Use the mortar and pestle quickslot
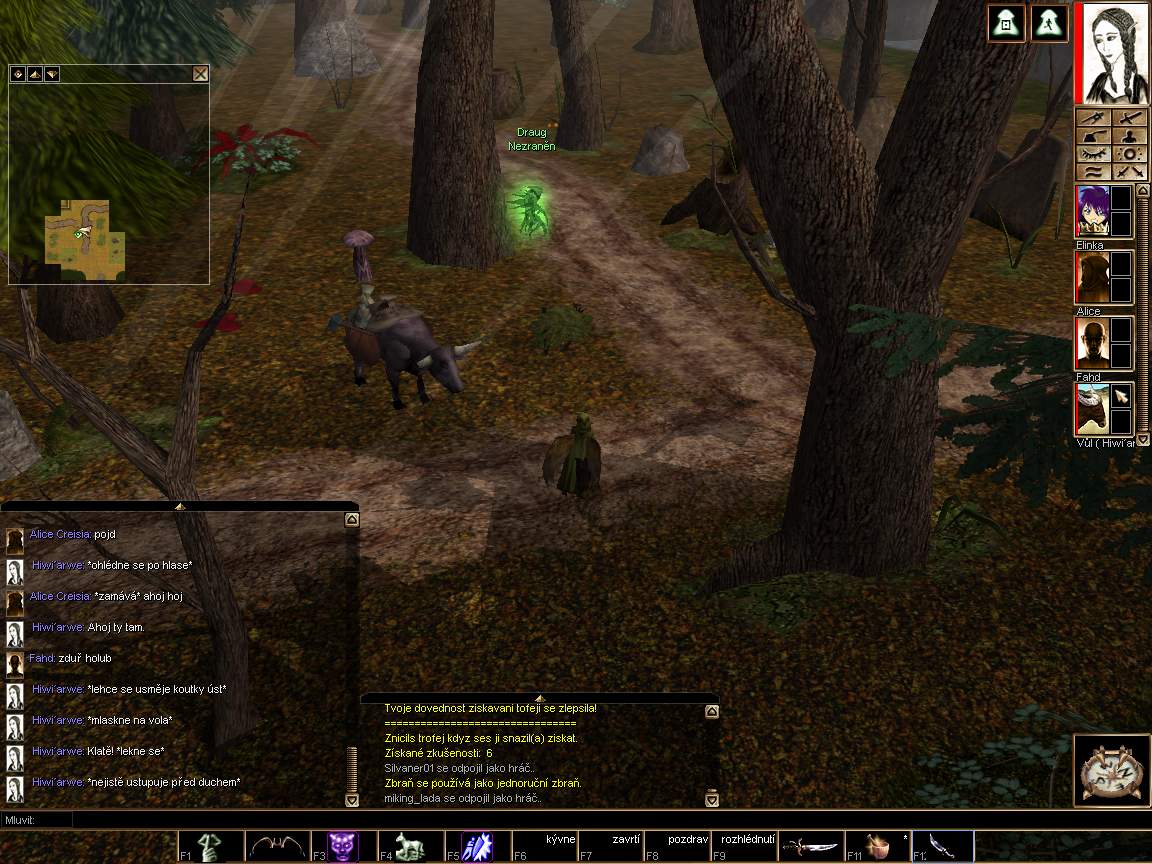Viewport: 1152px width, 864px height. 878,847
